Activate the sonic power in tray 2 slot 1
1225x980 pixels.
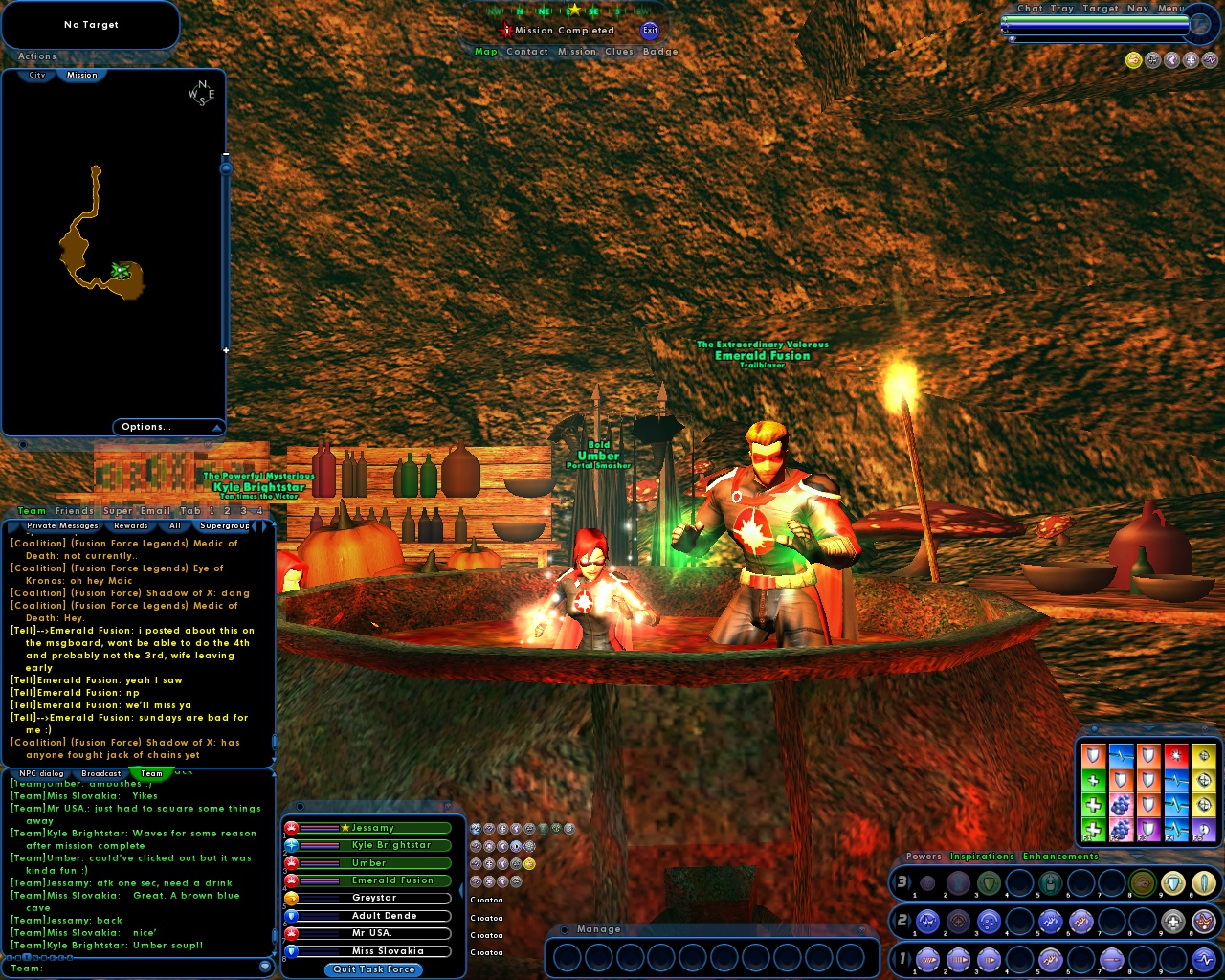pyautogui.click(x=926, y=921)
